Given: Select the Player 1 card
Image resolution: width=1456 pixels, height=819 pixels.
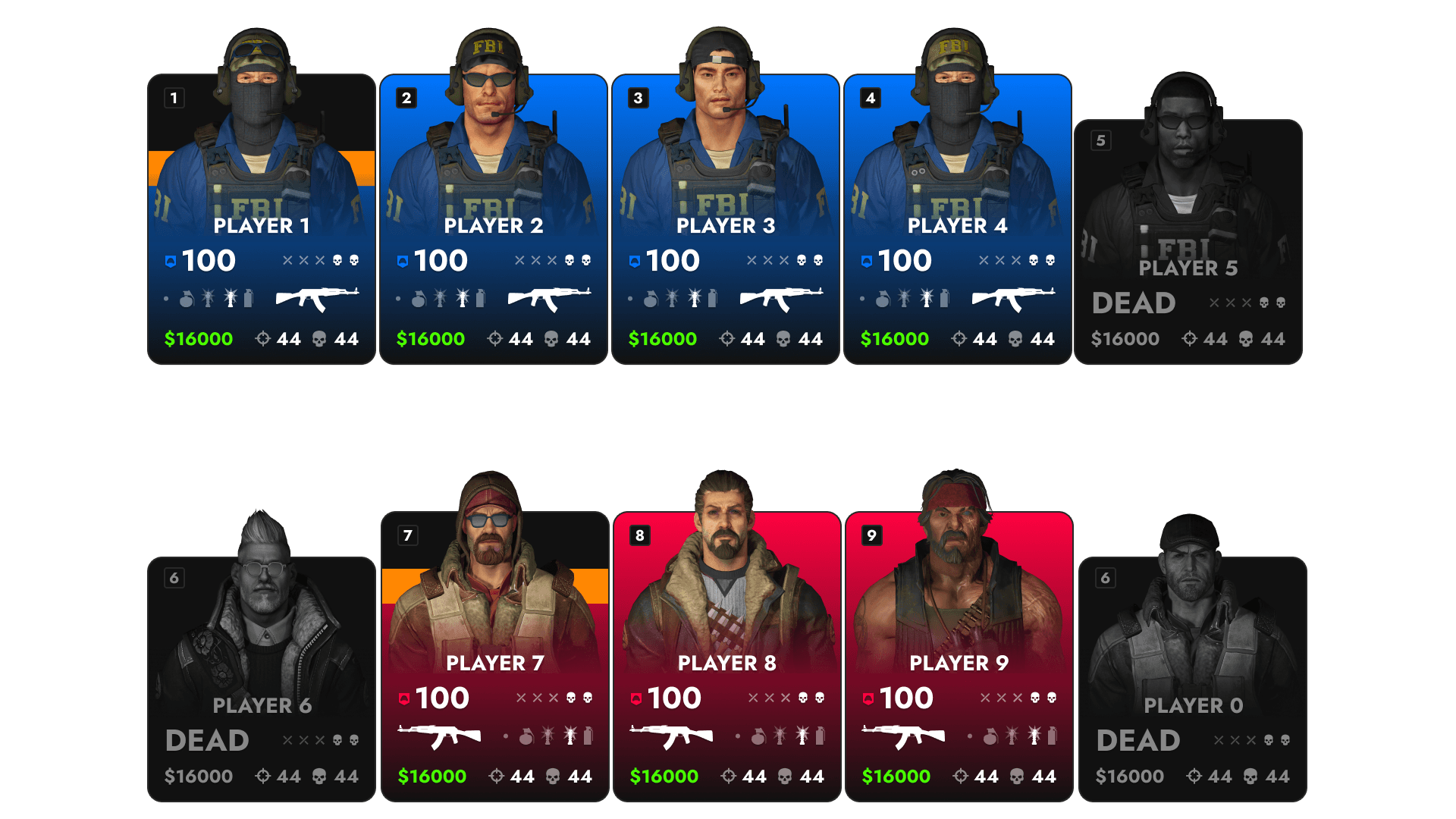Looking at the screenshot, I should tap(262, 220).
